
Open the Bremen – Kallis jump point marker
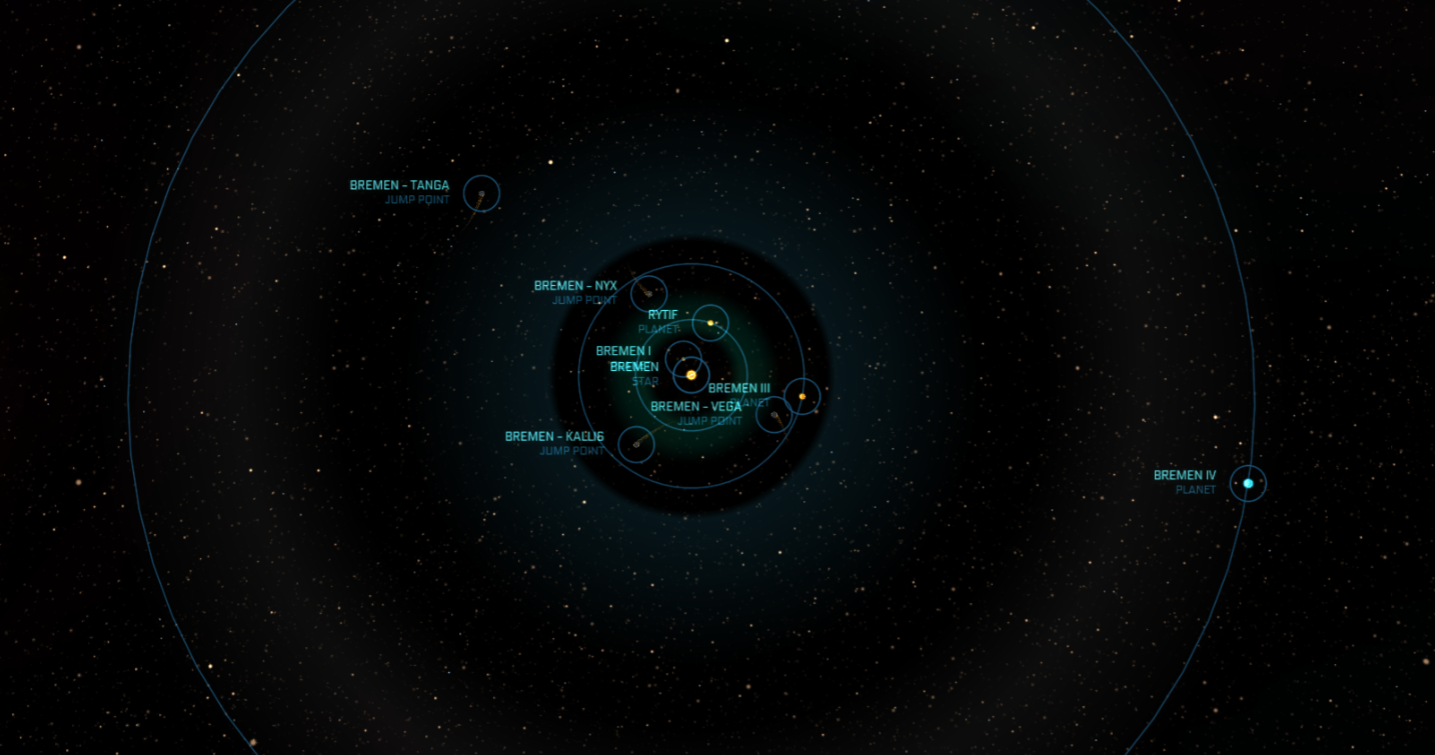tap(636, 444)
